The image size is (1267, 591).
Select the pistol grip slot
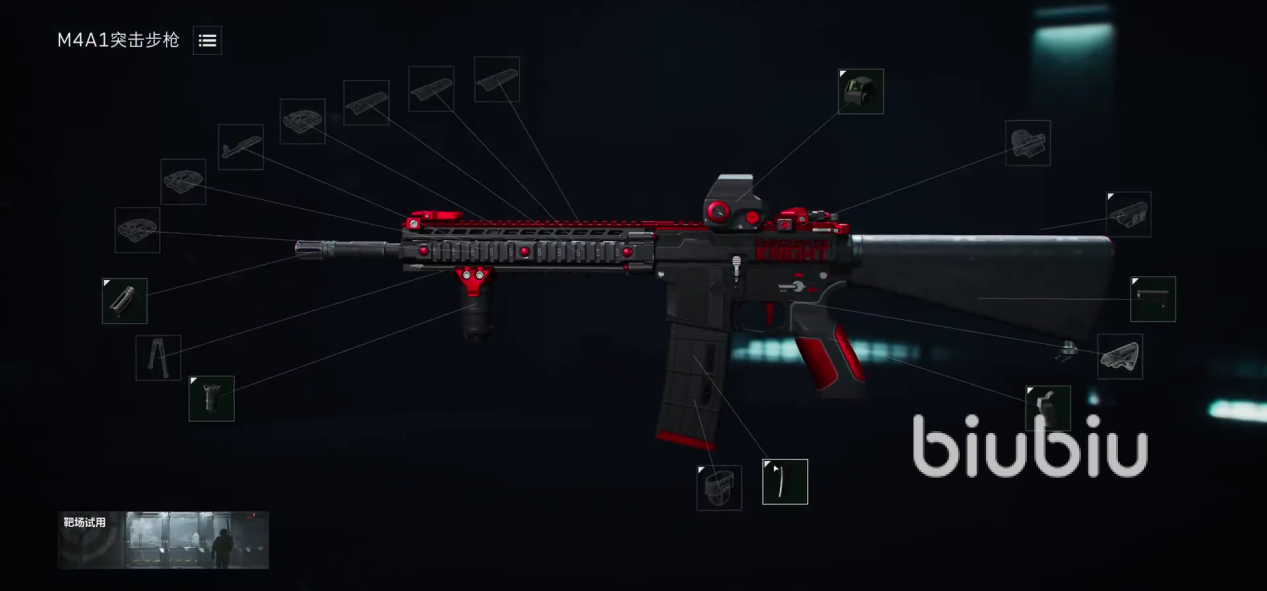coord(1048,408)
